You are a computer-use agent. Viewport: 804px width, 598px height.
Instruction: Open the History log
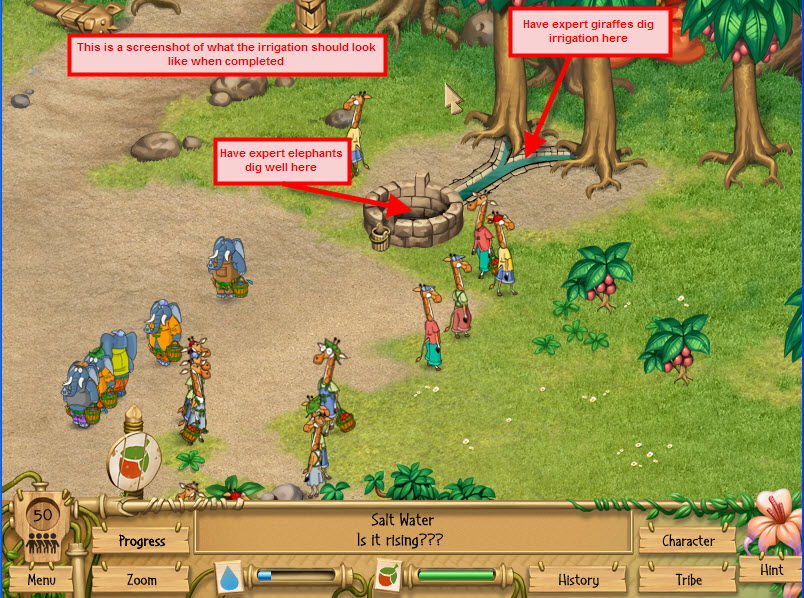click(x=578, y=579)
